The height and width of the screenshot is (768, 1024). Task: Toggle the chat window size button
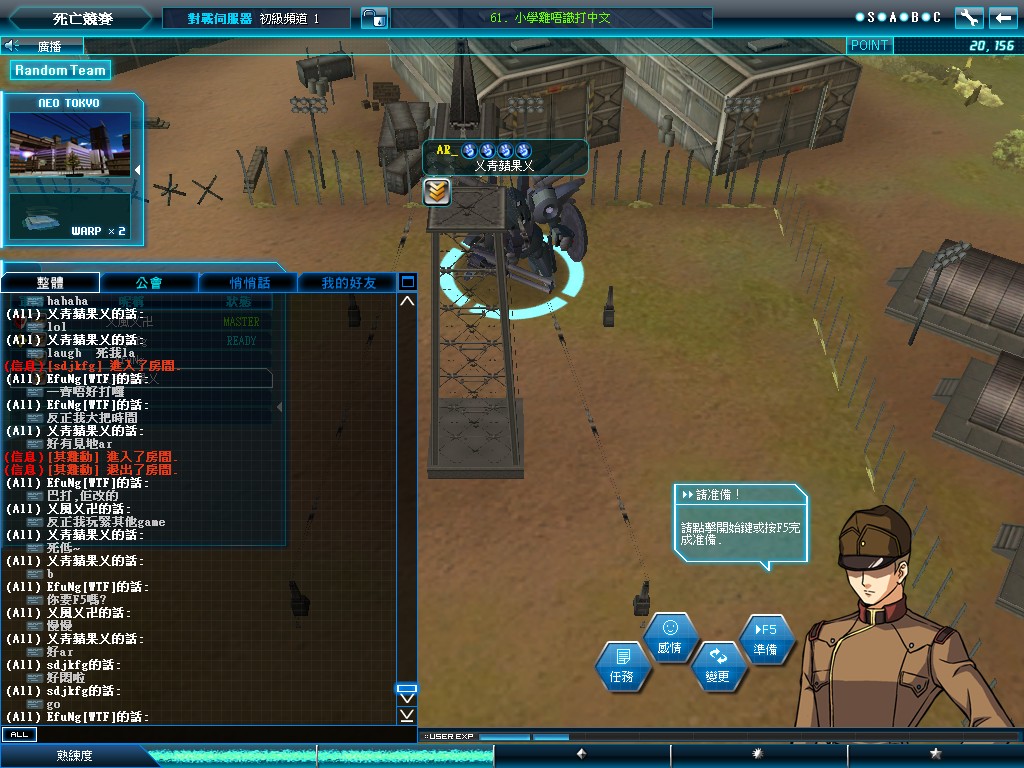pos(407,282)
